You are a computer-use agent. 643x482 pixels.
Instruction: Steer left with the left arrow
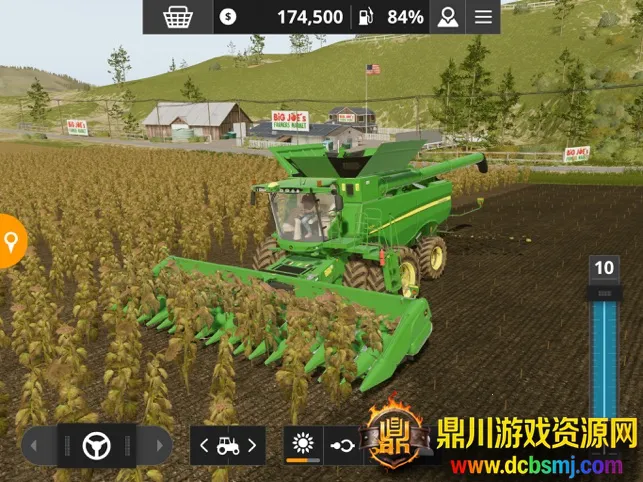tap(40, 445)
